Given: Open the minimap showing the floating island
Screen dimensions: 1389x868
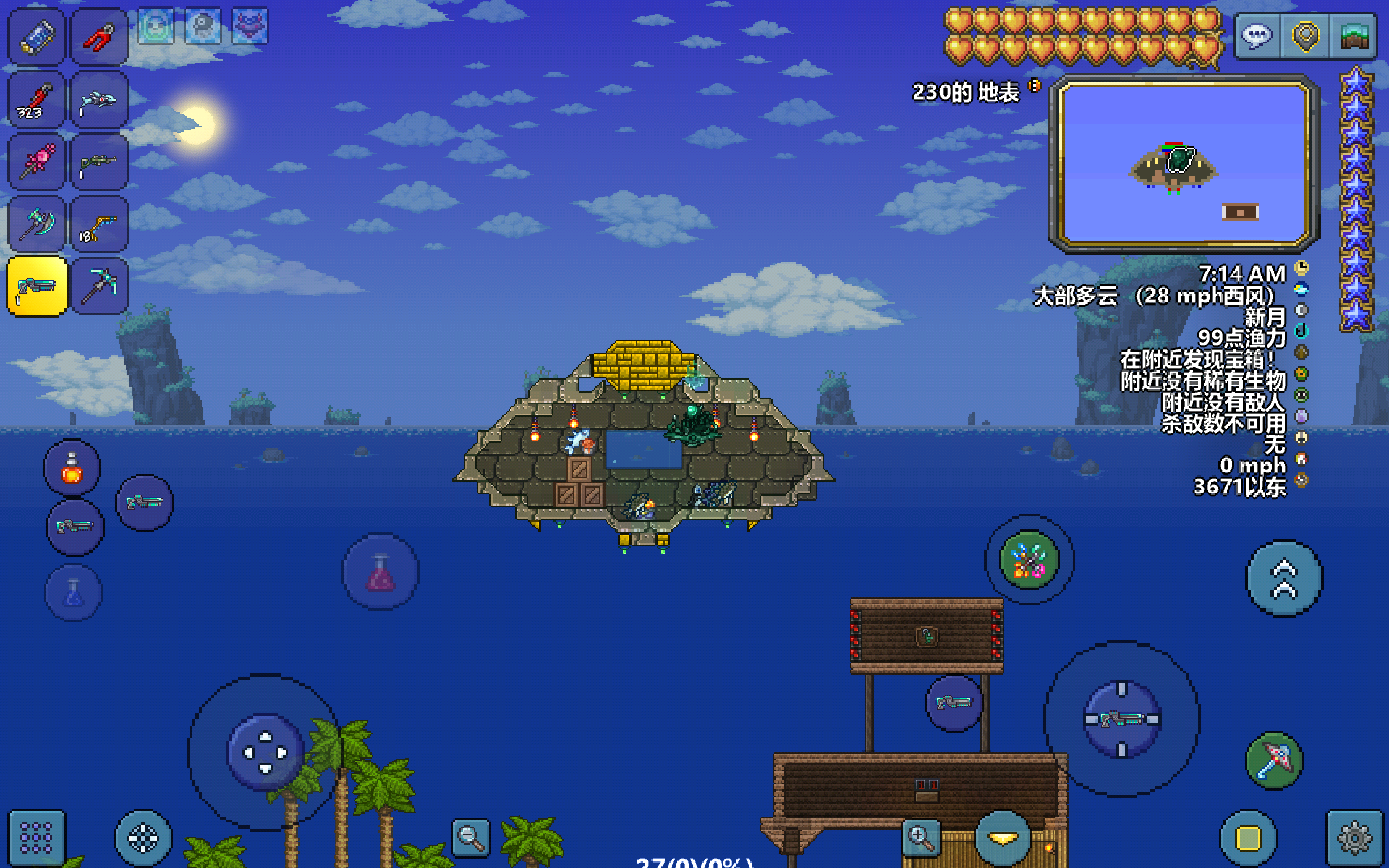Looking at the screenshot, I should pyautogui.click(x=1184, y=163).
